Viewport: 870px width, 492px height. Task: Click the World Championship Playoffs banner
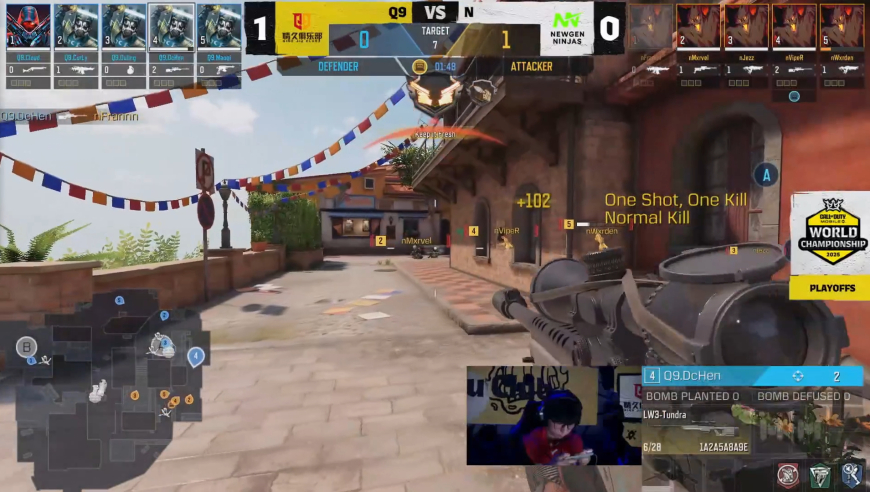pos(829,246)
